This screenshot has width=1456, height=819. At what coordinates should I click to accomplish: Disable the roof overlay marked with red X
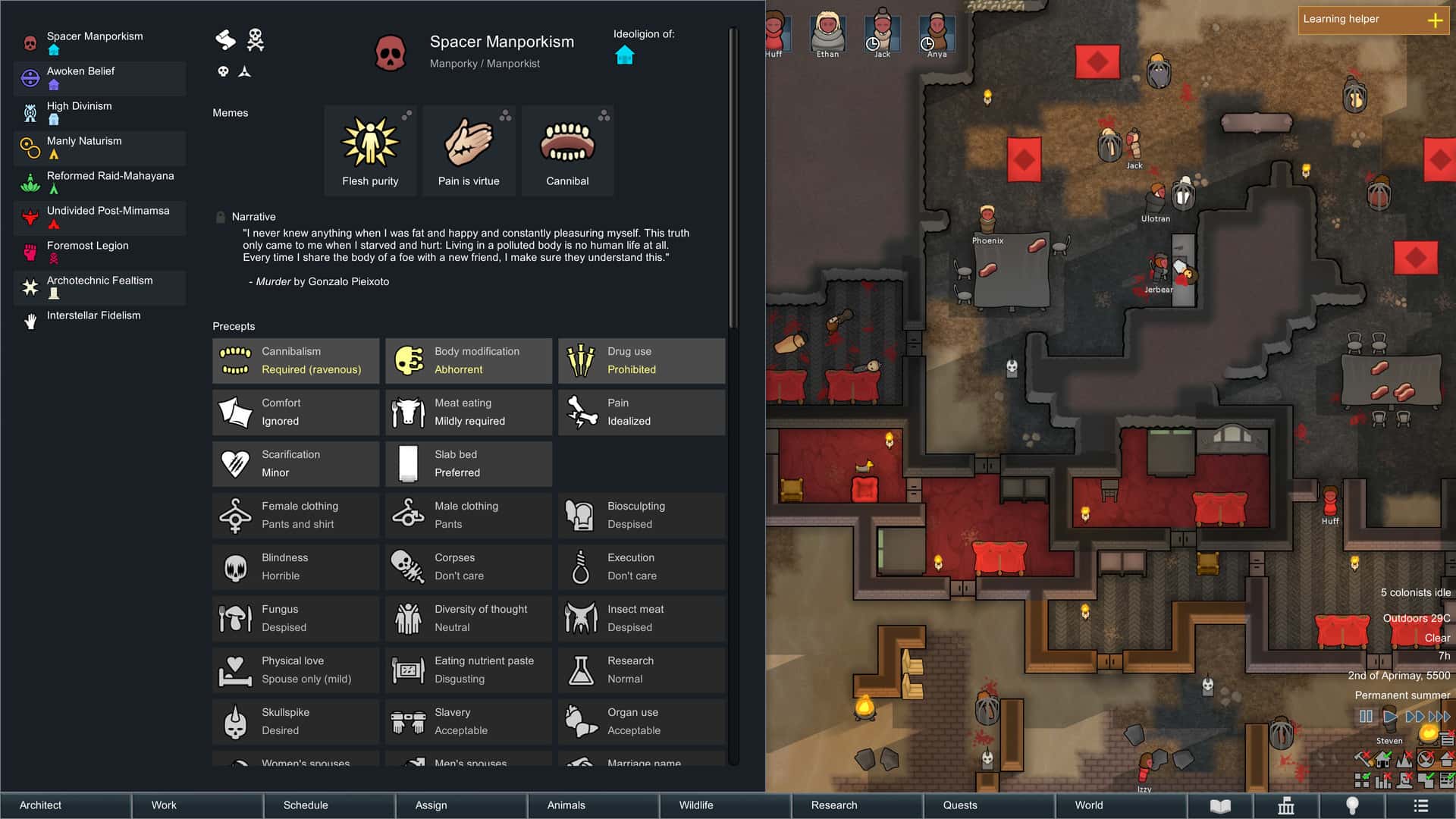click(1447, 760)
